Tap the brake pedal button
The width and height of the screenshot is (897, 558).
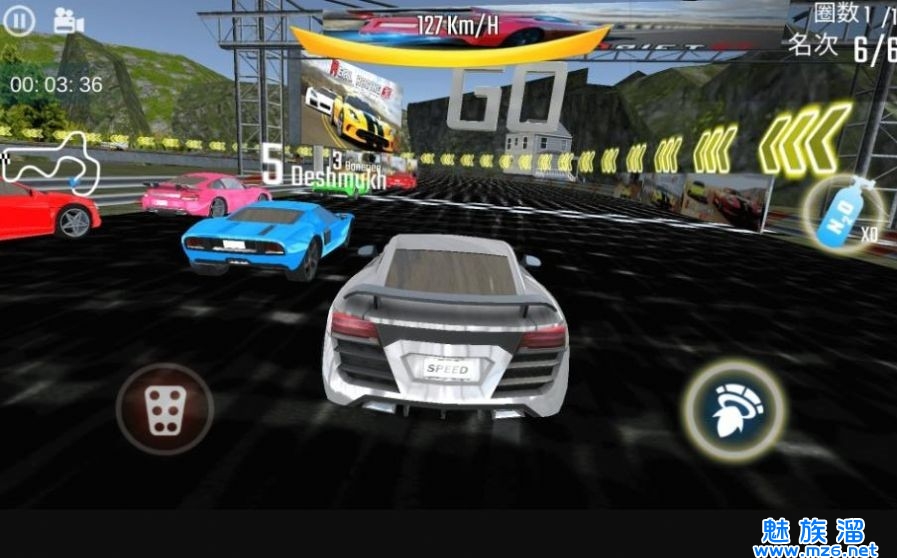point(165,408)
